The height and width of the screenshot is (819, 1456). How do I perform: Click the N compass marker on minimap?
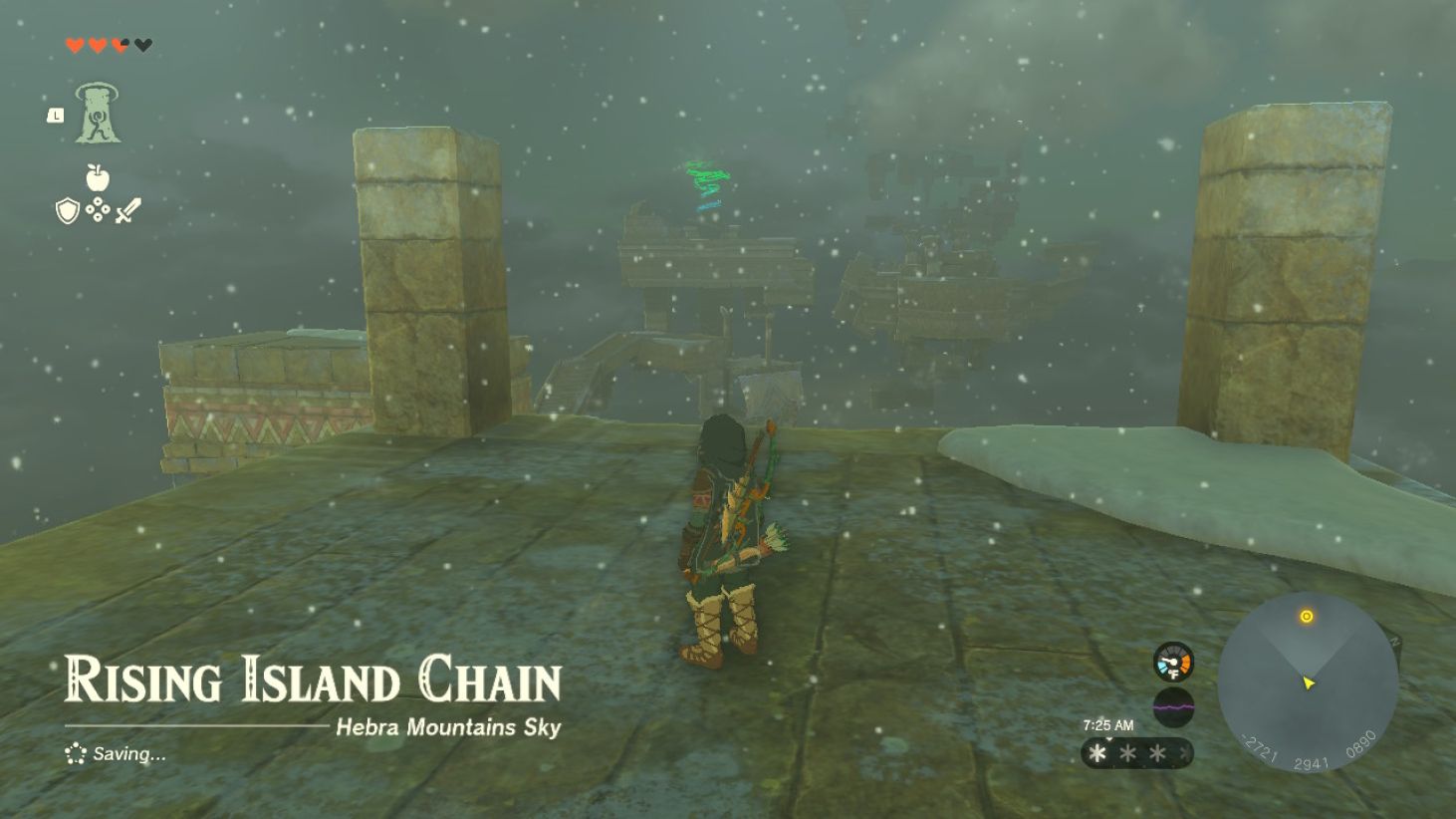(1396, 641)
